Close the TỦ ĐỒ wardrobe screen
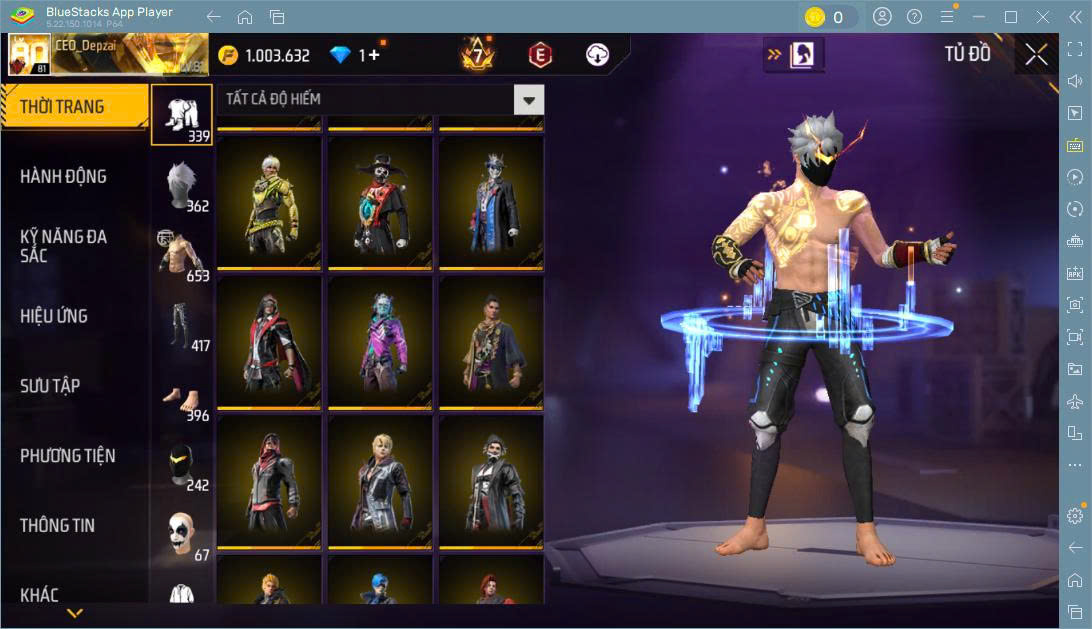Viewport: 1092px width, 629px height. pyautogui.click(x=1037, y=54)
